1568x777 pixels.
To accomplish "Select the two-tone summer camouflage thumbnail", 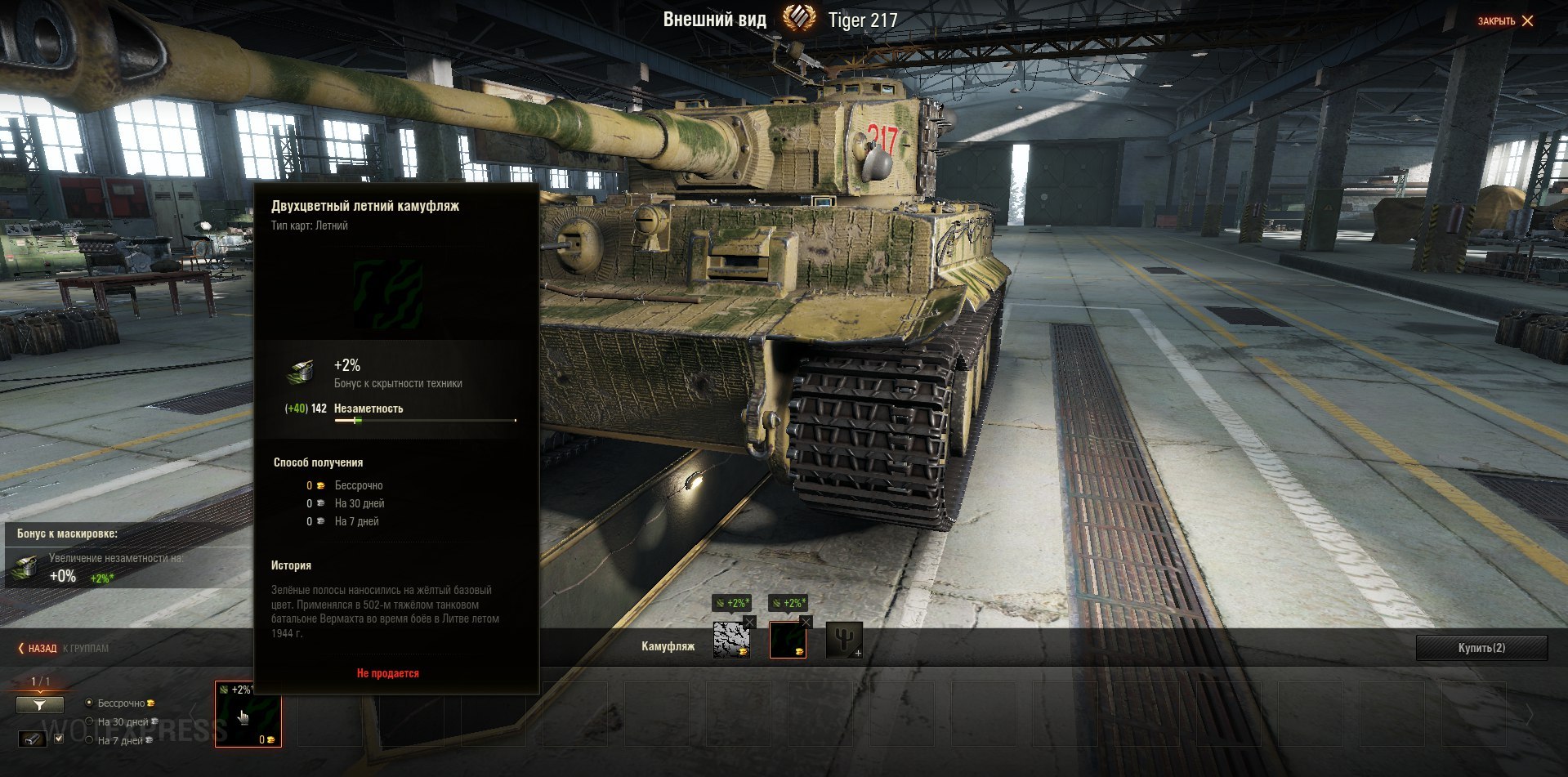I will 248,714.
